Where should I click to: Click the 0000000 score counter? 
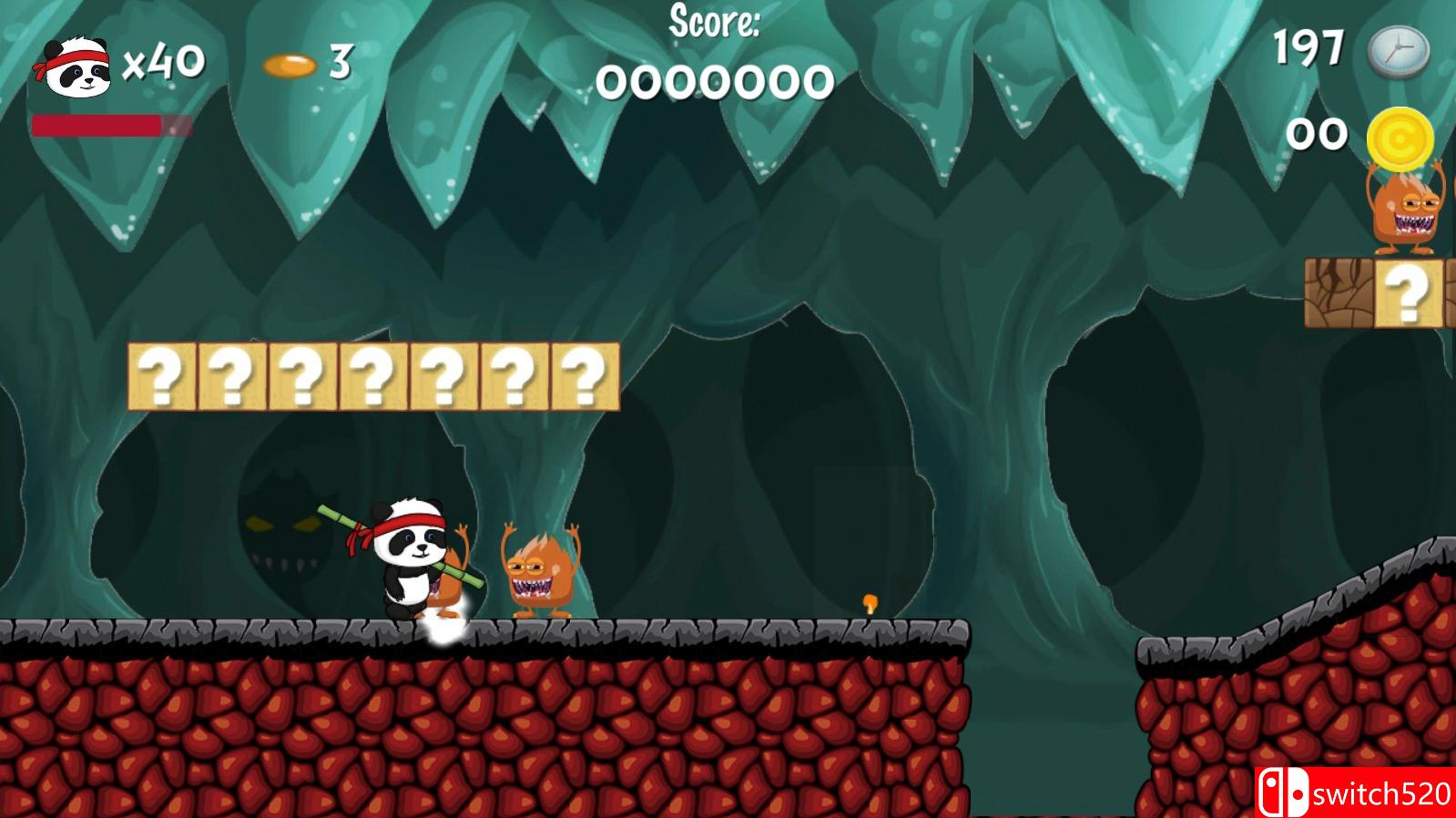[716, 82]
